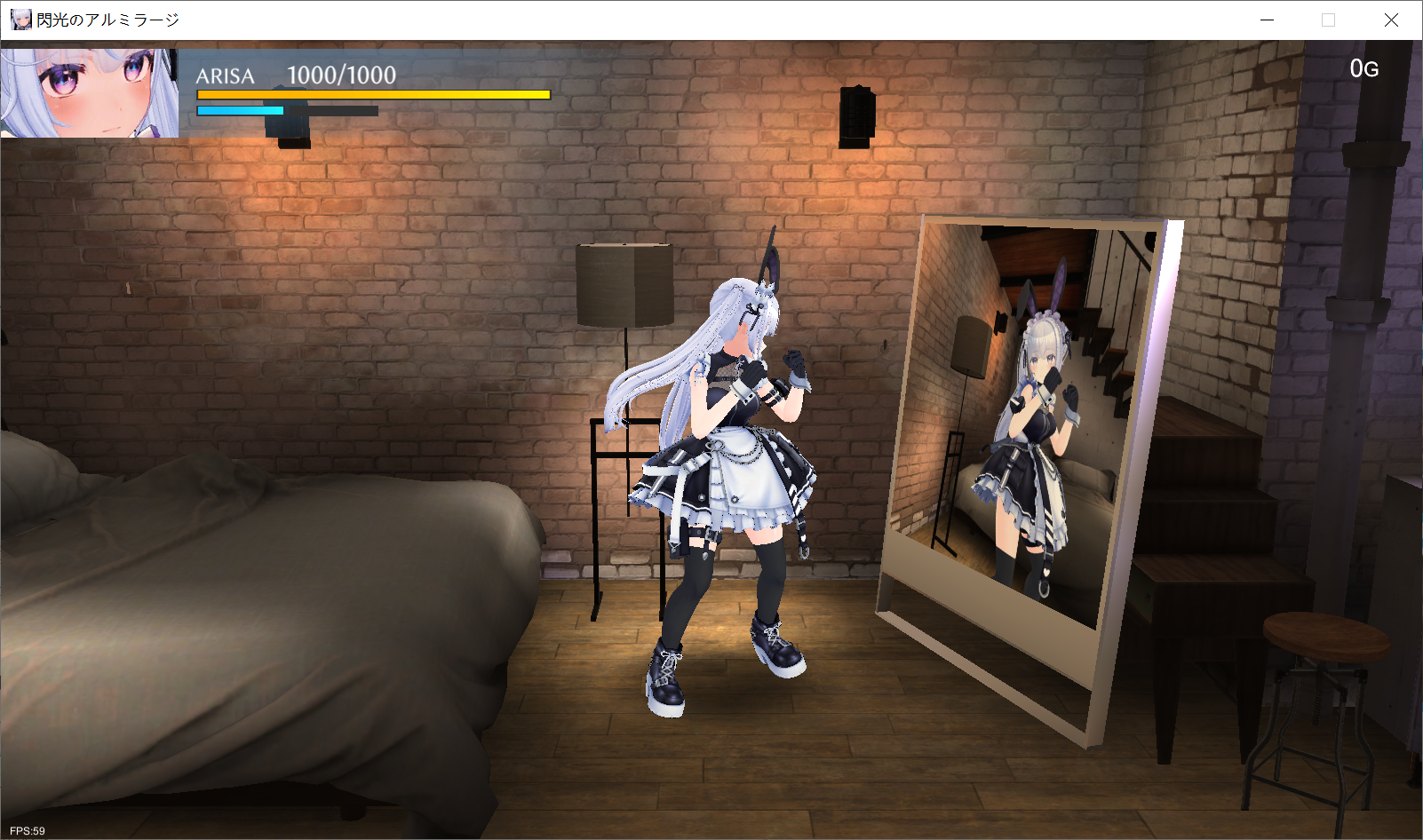Click the gold counter showing 0G

point(1364,67)
